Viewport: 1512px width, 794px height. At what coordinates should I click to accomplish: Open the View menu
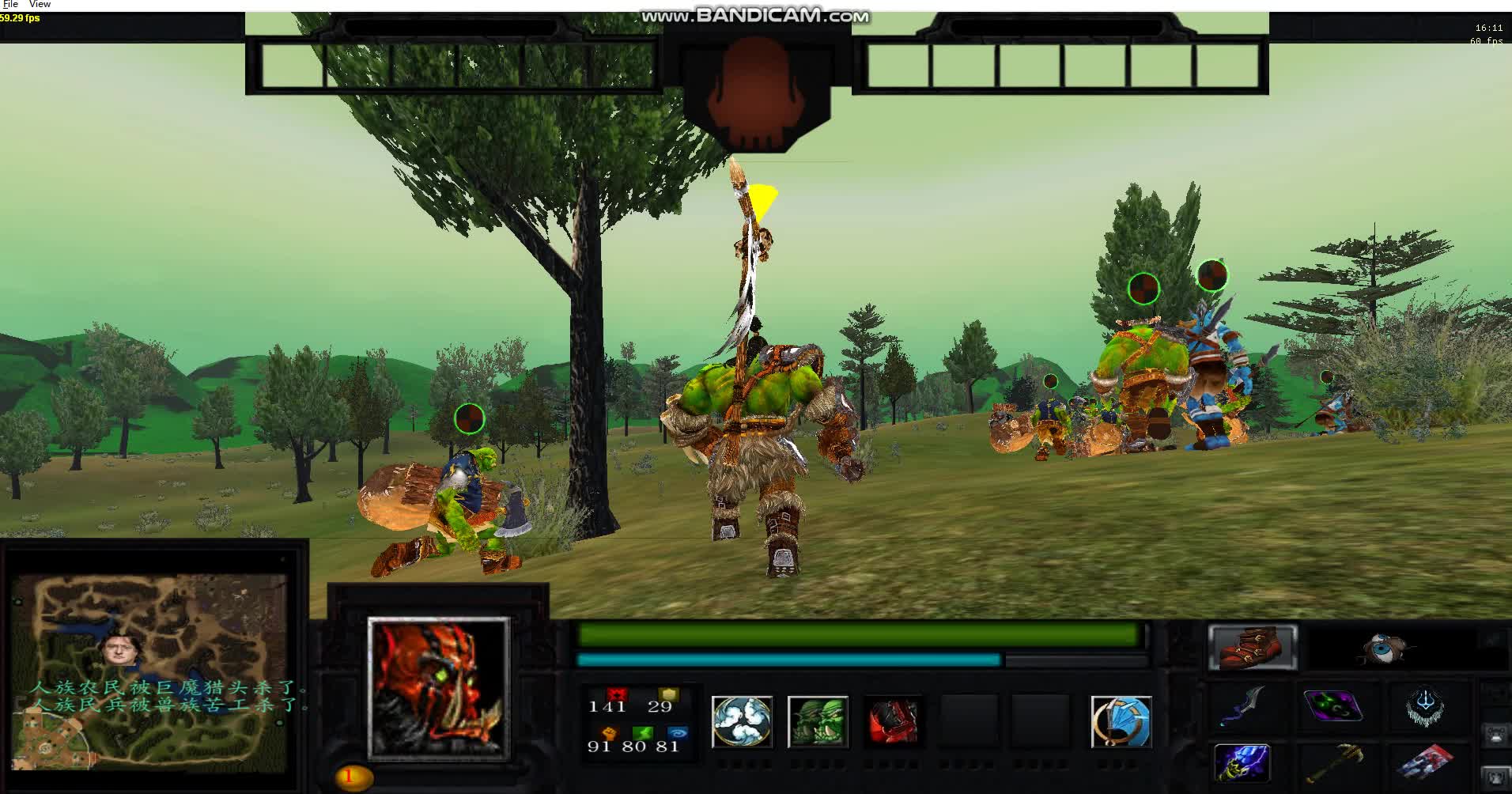click(x=38, y=4)
